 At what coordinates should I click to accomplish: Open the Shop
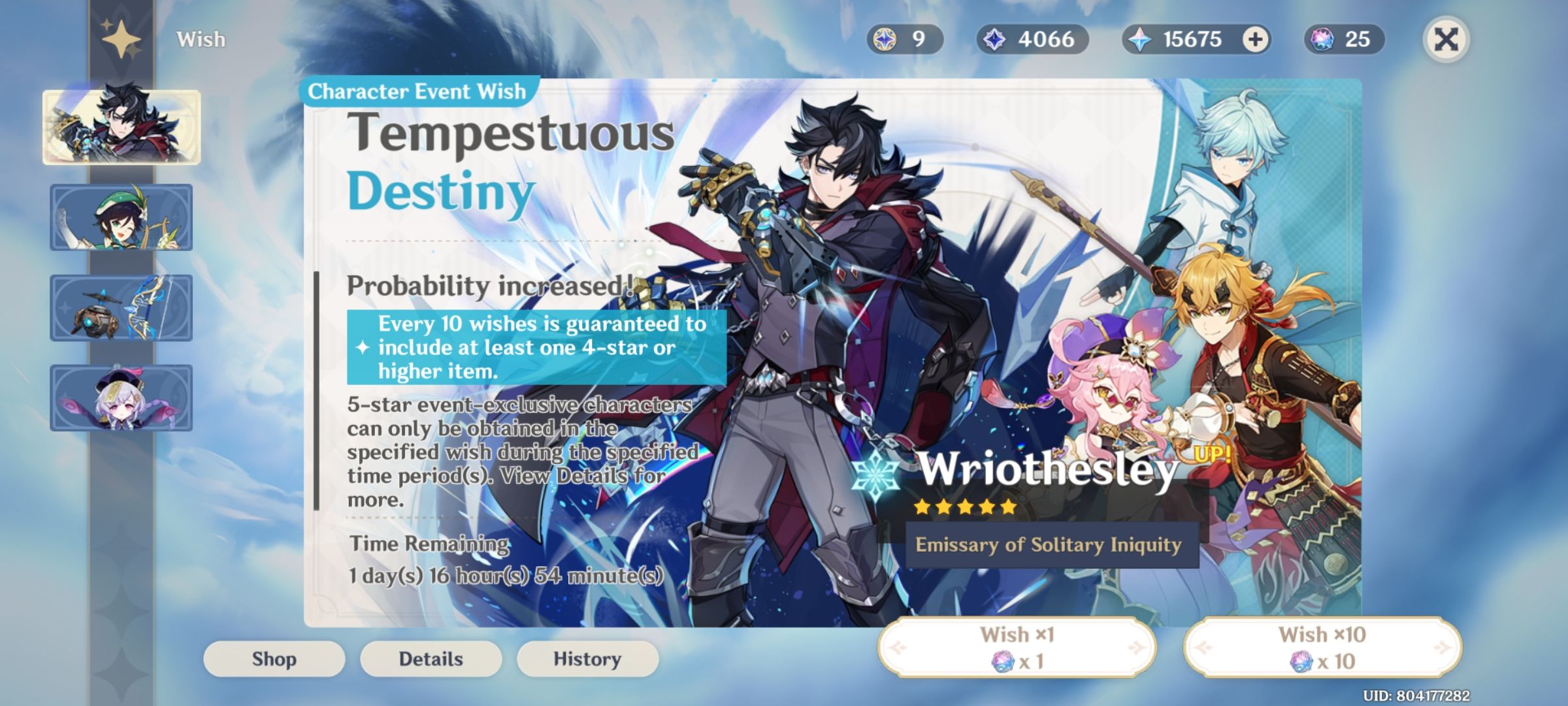pyautogui.click(x=274, y=658)
